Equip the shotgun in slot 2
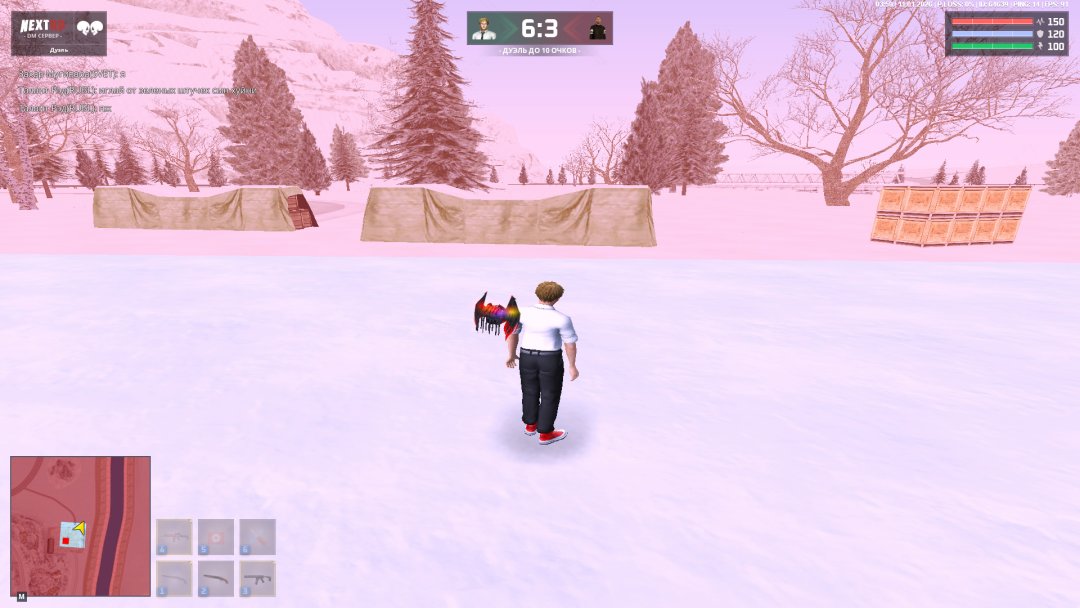Screen dimensions: 1080x608 [x=216, y=579]
